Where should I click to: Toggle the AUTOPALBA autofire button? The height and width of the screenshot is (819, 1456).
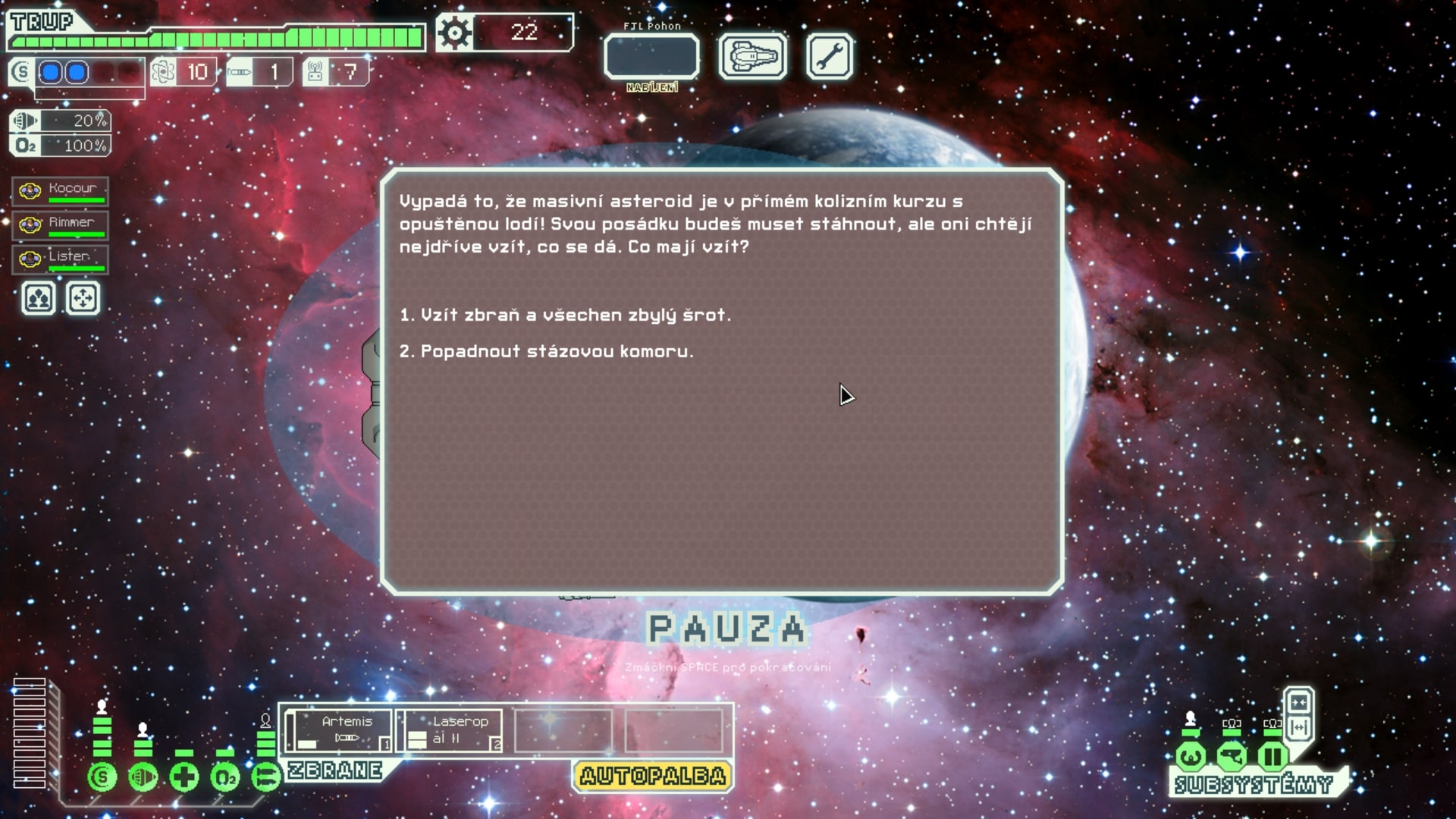click(x=651, y=777)
